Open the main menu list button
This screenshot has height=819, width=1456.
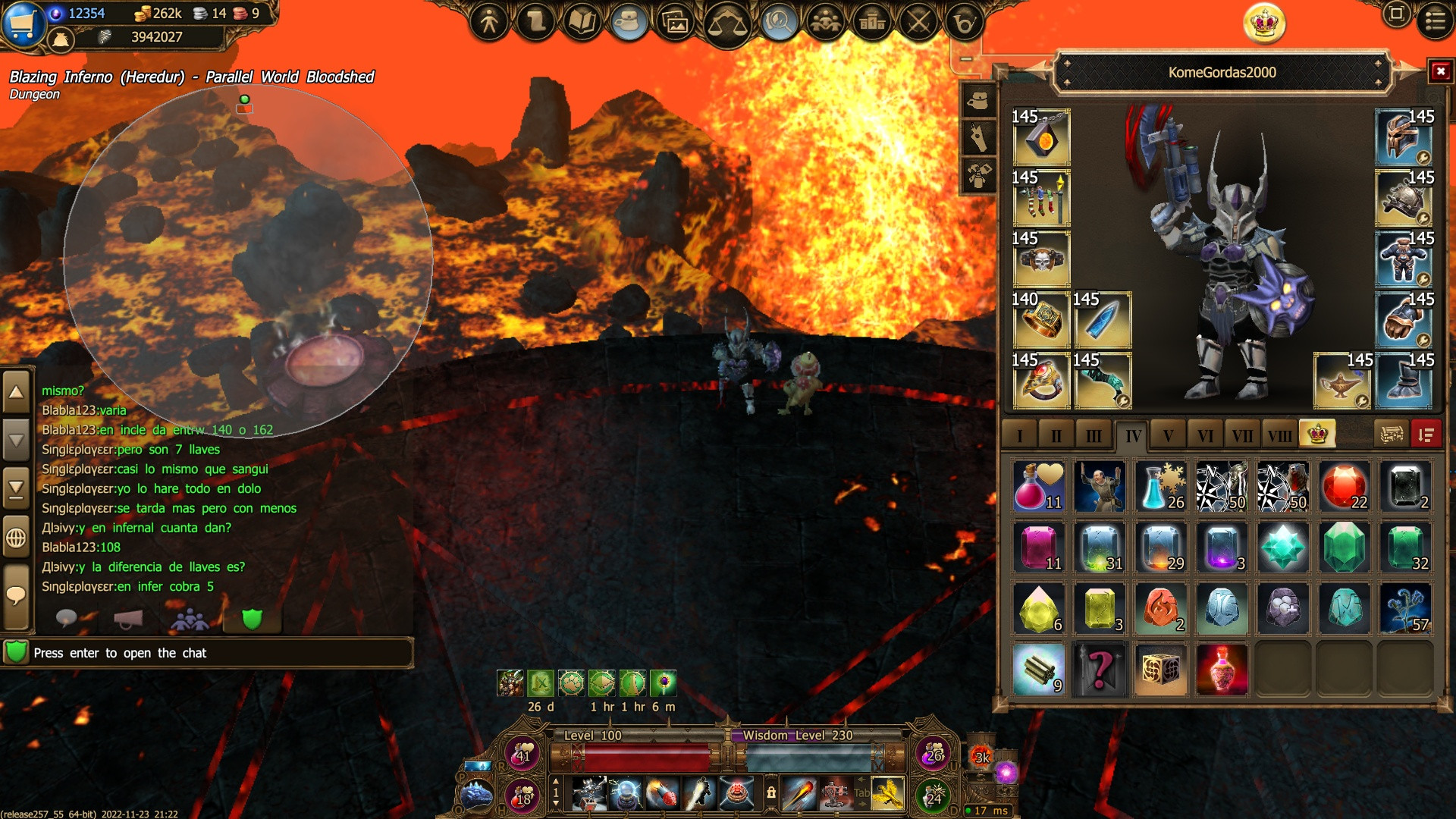pyautogui.click(x=1435, y=20)
